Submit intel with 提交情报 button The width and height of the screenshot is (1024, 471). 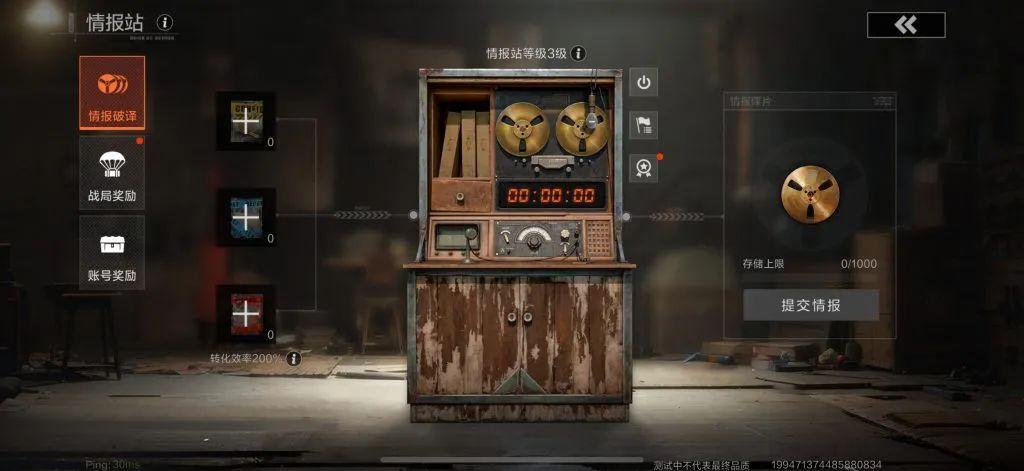pyautogui.click(x=810, y=305)
